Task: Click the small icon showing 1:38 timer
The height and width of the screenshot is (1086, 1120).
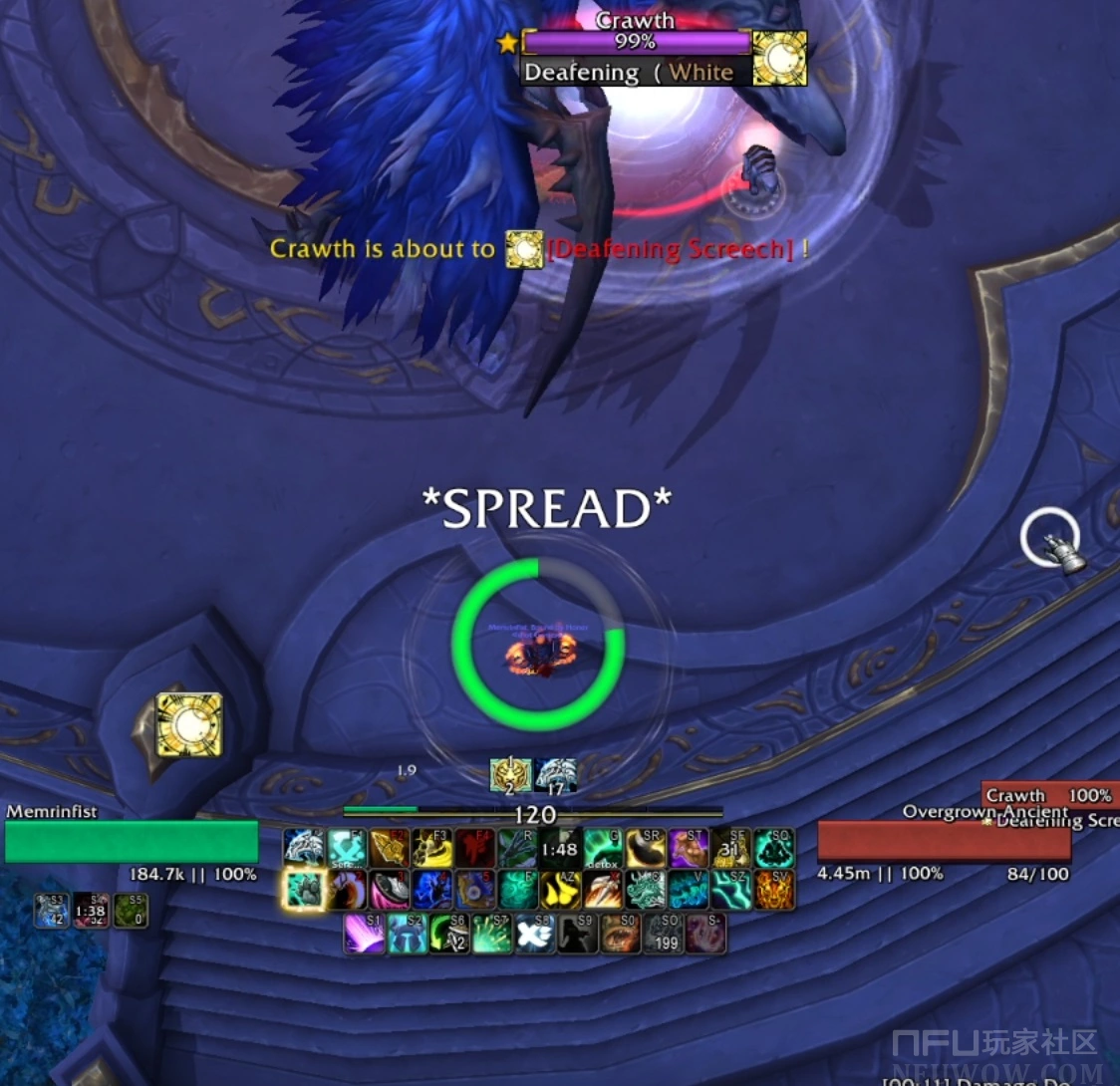Action: pyautogui.click(x=91, y=911)
